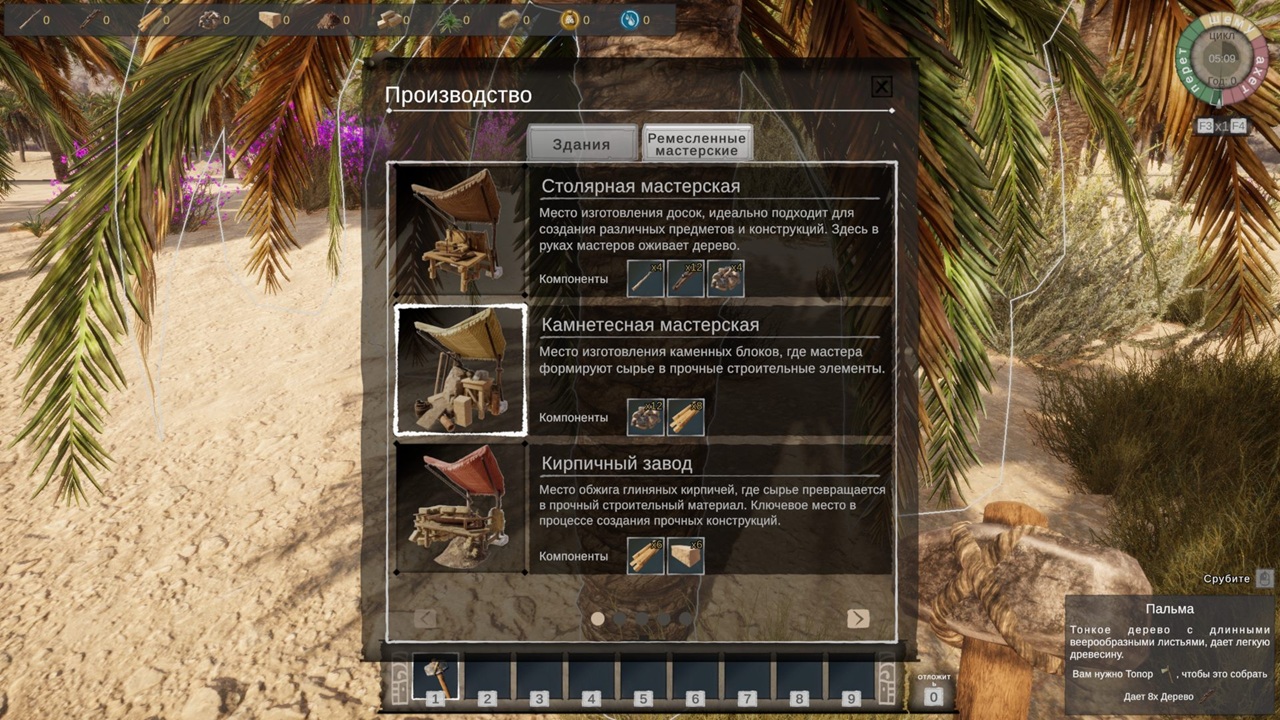The width and height of the screenshot is (1280, 720).
Task: Click the F4 game speed button
Action: 1238,126
